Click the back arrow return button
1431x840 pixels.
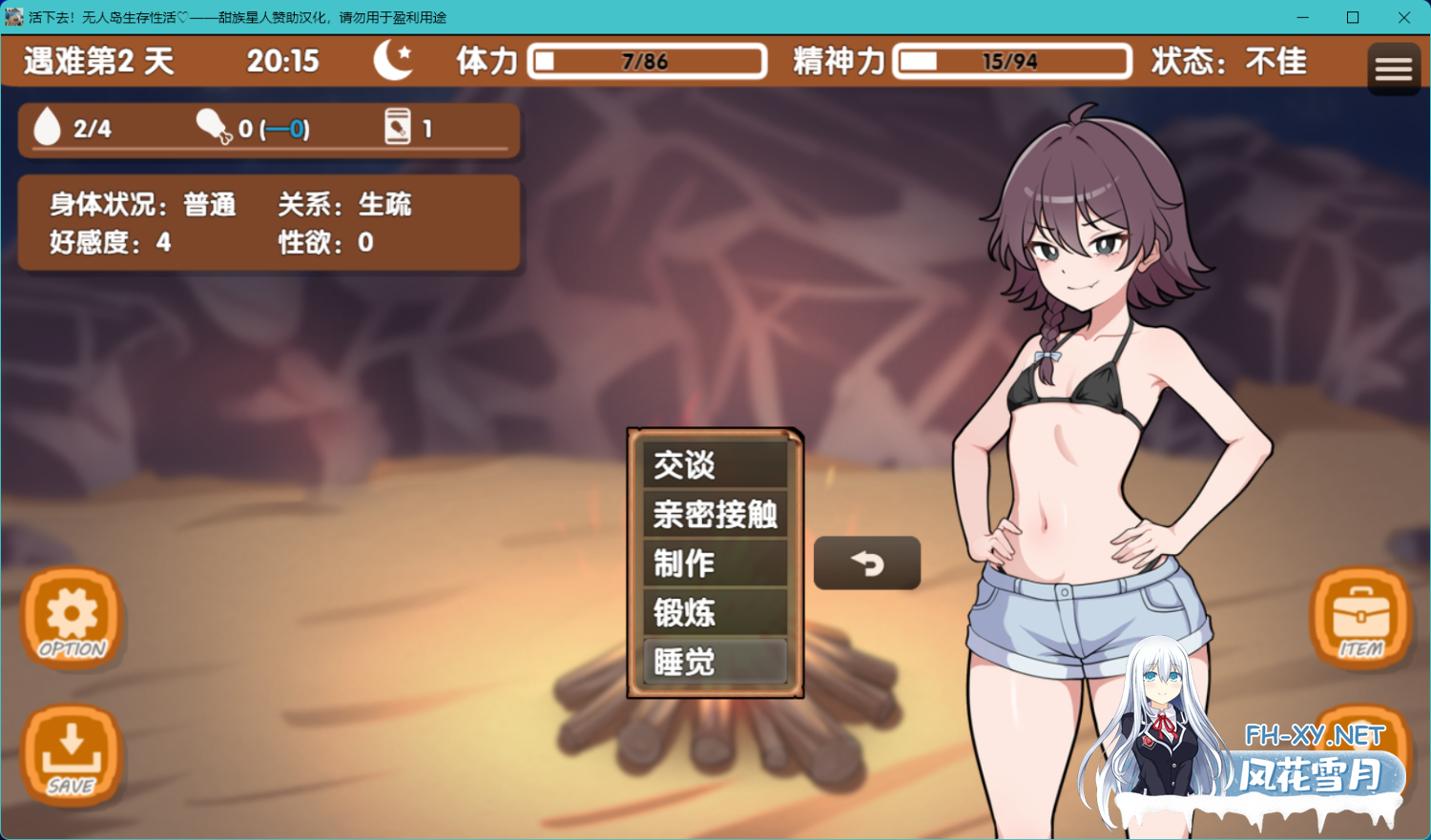866,563
